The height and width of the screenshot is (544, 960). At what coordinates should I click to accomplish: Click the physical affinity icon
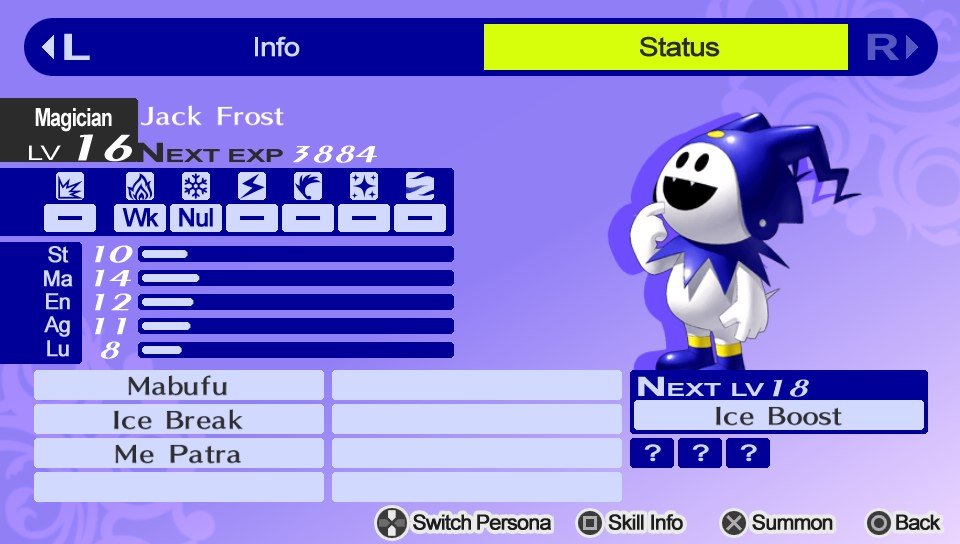pyautogui.click(x=70, y=187)
